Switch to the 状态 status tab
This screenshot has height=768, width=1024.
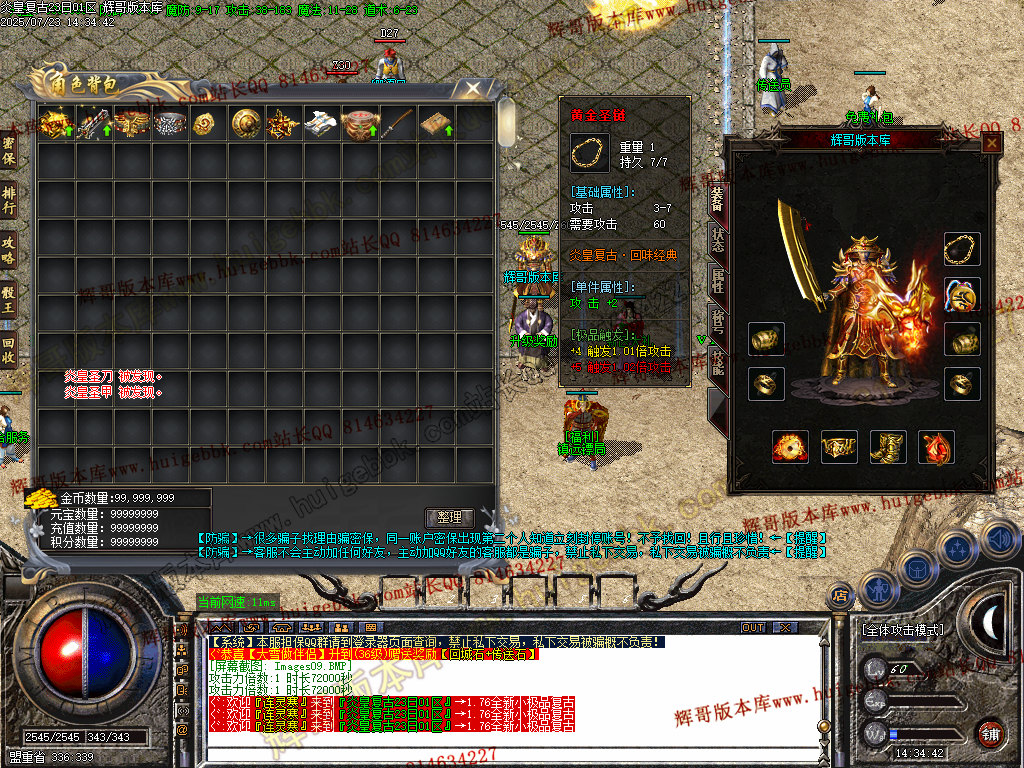[717, 238]
